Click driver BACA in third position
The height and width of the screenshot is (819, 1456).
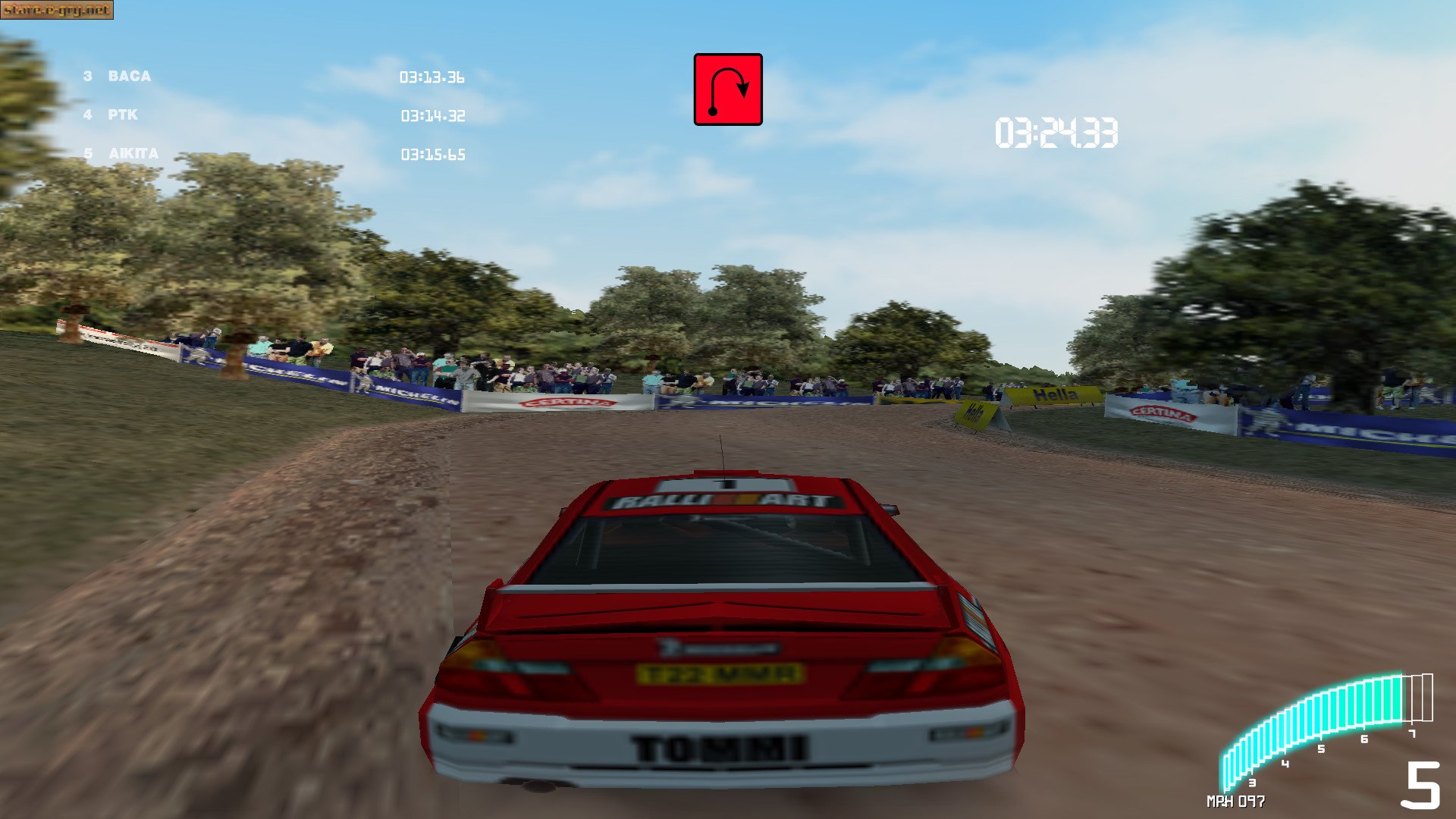129,77
